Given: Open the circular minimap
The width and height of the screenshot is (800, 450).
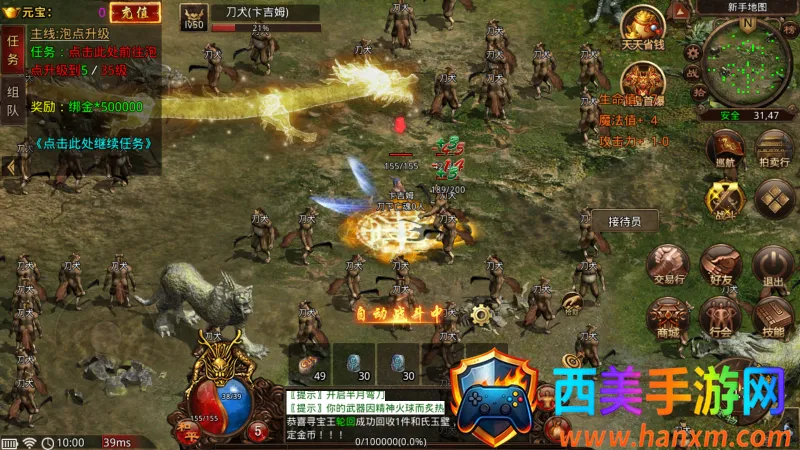Looking at the screenshot, I should [752, 66].
